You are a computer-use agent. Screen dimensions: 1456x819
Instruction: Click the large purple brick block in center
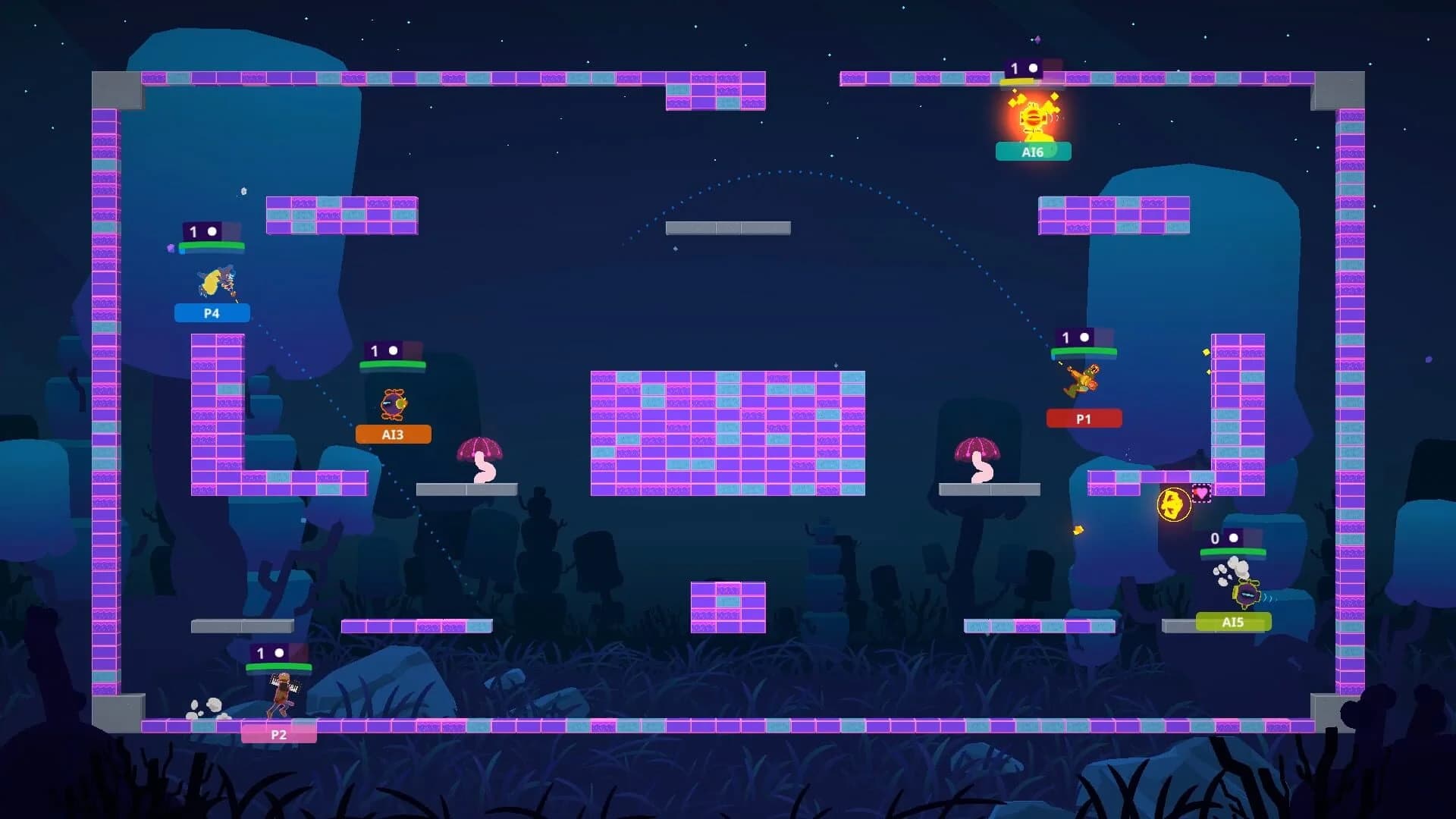coord(728,432)
